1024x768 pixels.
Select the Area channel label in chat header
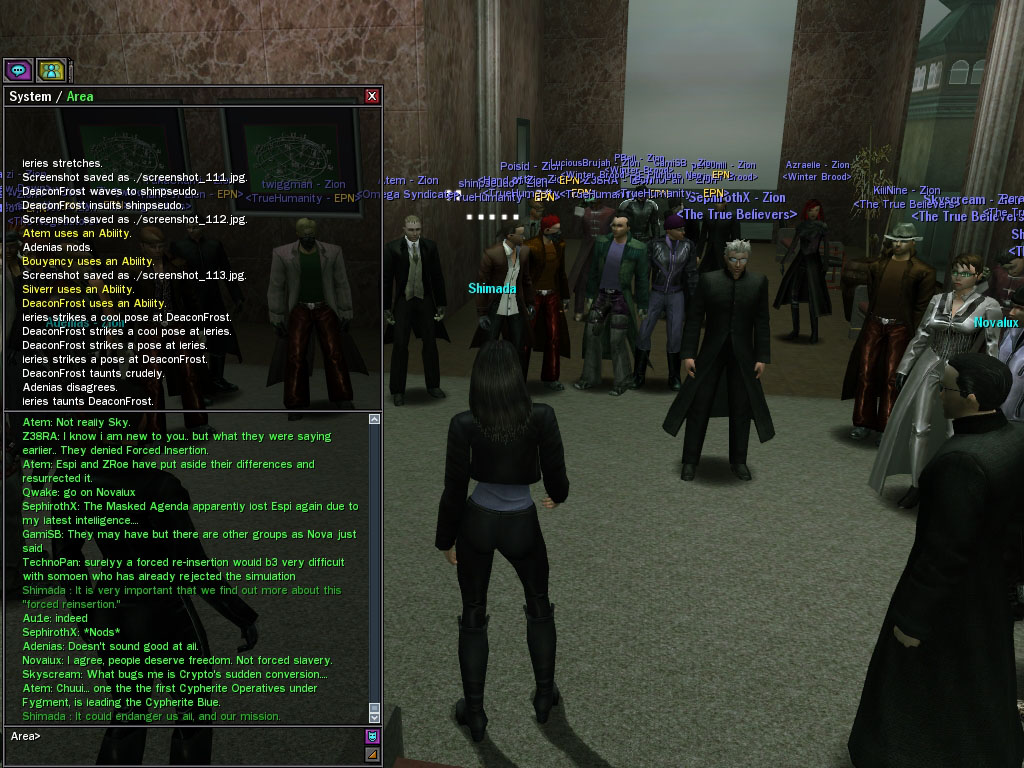pyautogui.click(x=80, y=97)
